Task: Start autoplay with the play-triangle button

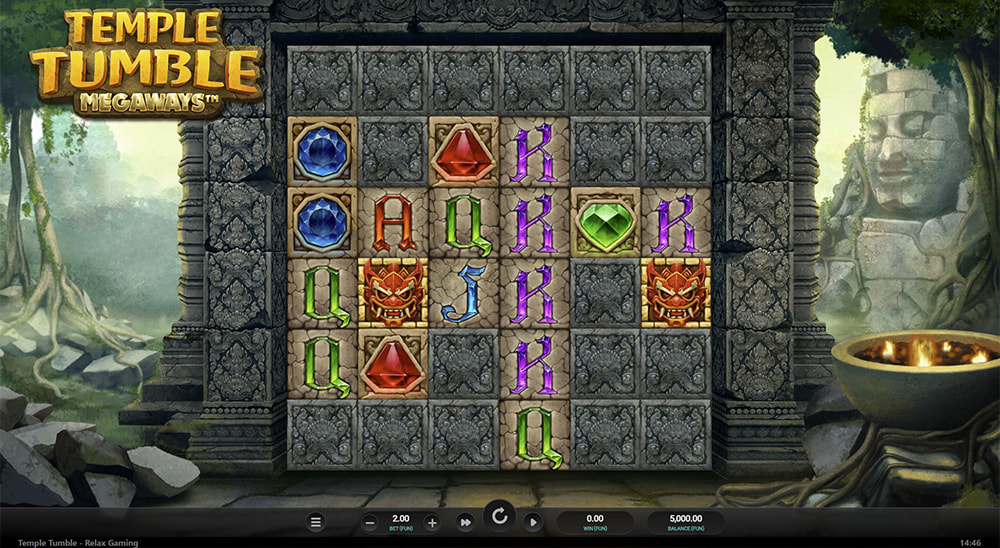Action: tap(532, 522)
